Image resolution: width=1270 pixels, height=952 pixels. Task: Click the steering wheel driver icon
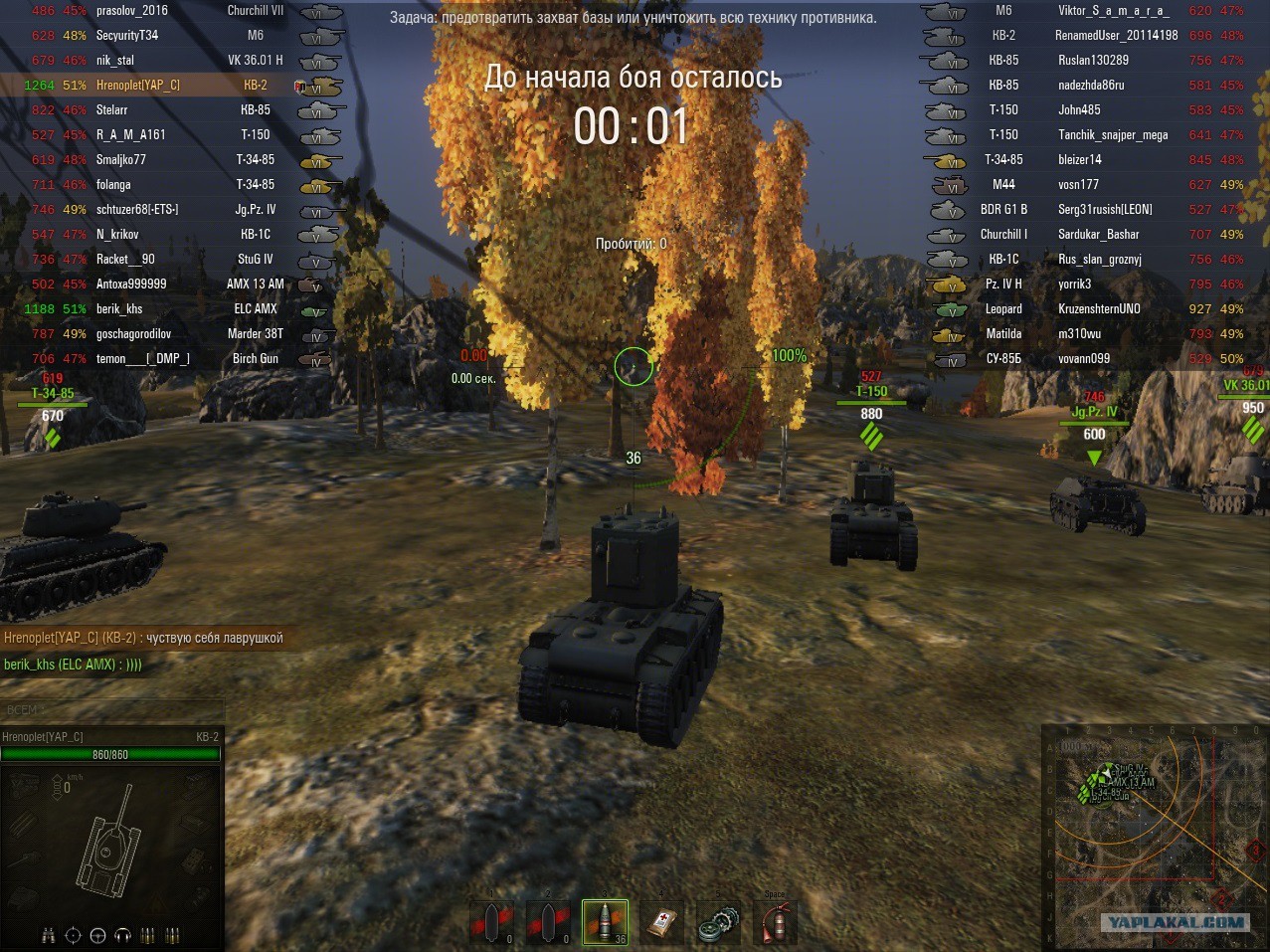point(97,935)
